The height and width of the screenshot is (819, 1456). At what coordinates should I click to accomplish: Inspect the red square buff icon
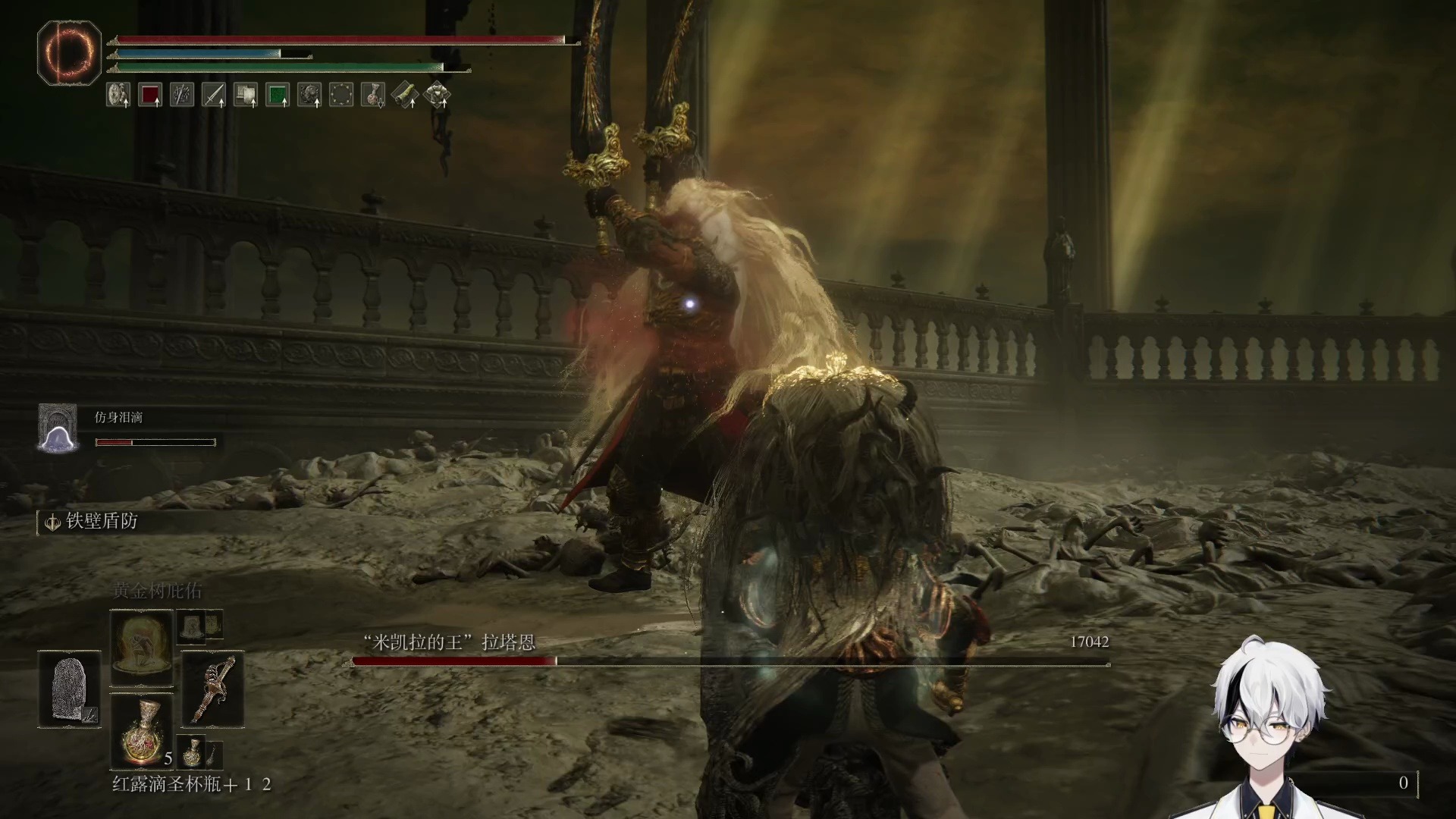pyautogui.click(x=150, y=95)
